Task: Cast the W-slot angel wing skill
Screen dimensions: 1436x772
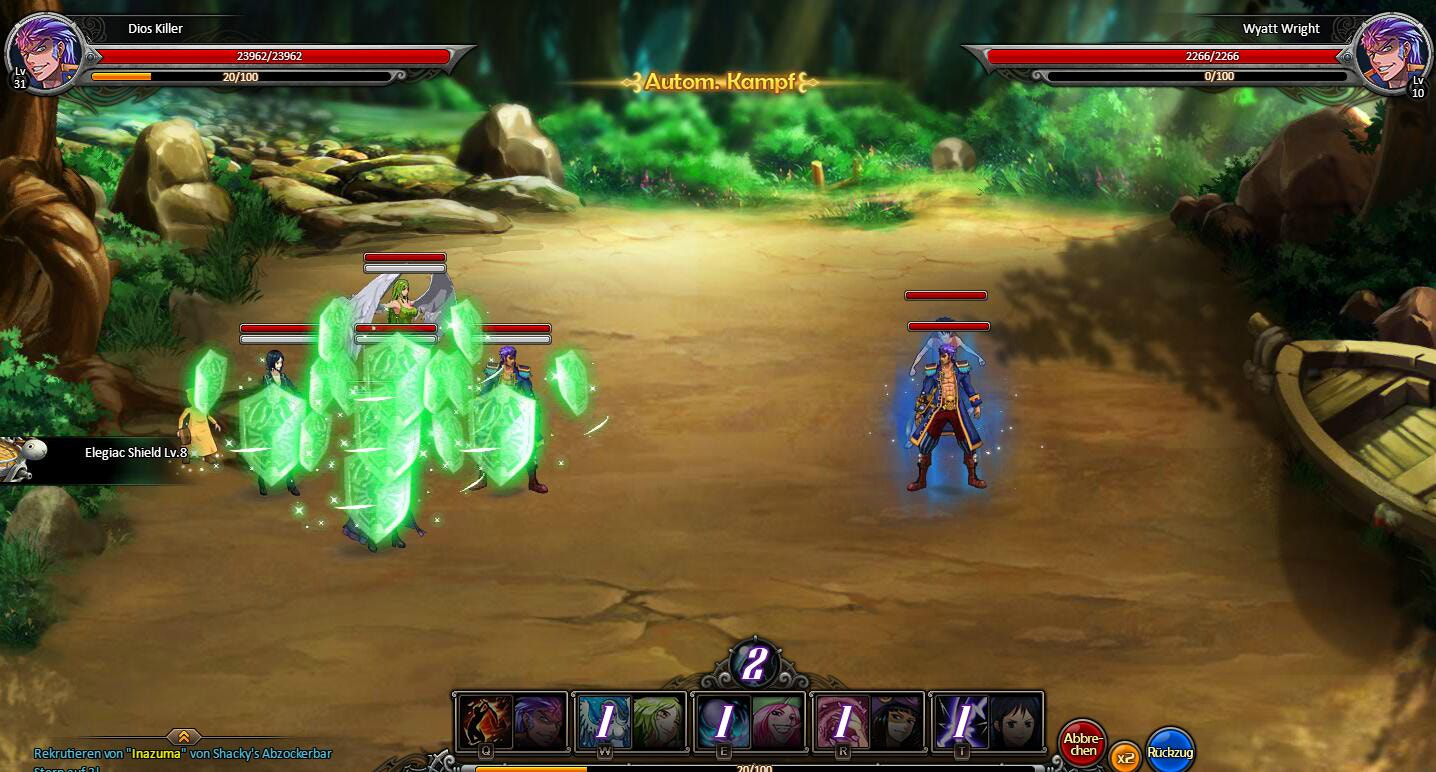Action: [605, 719]
